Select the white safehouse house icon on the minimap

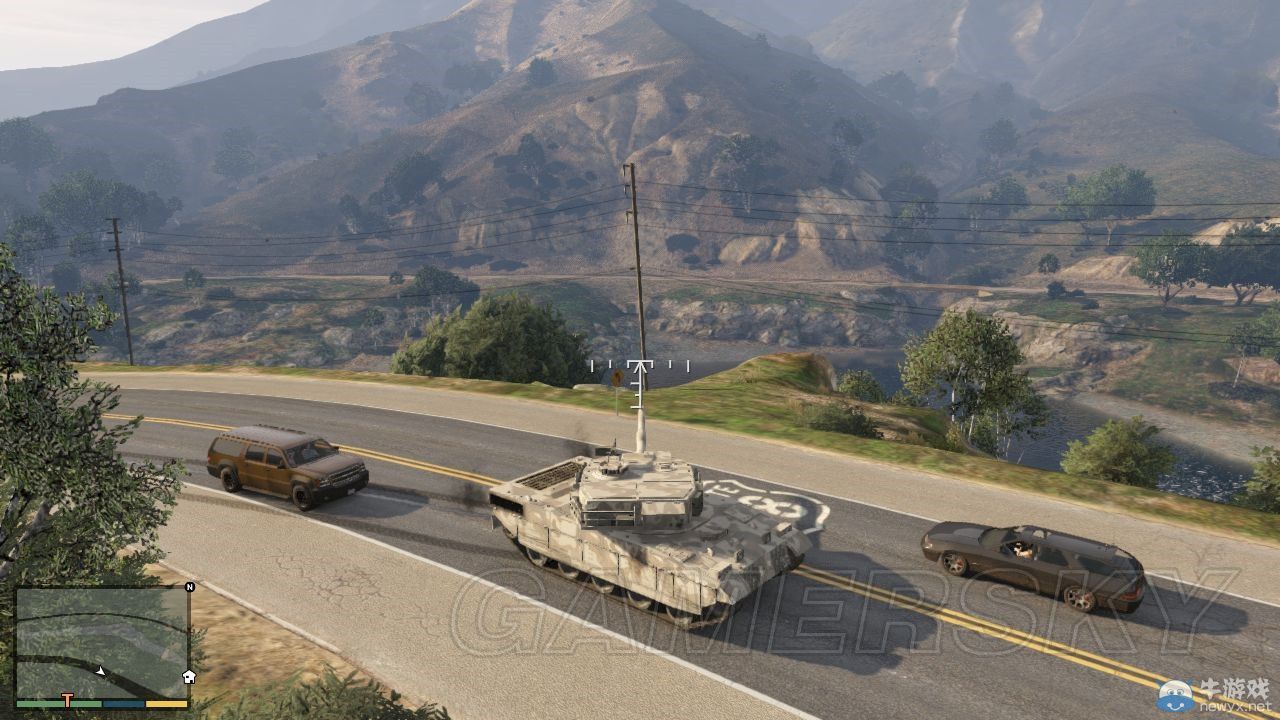(x=189, y=676)
